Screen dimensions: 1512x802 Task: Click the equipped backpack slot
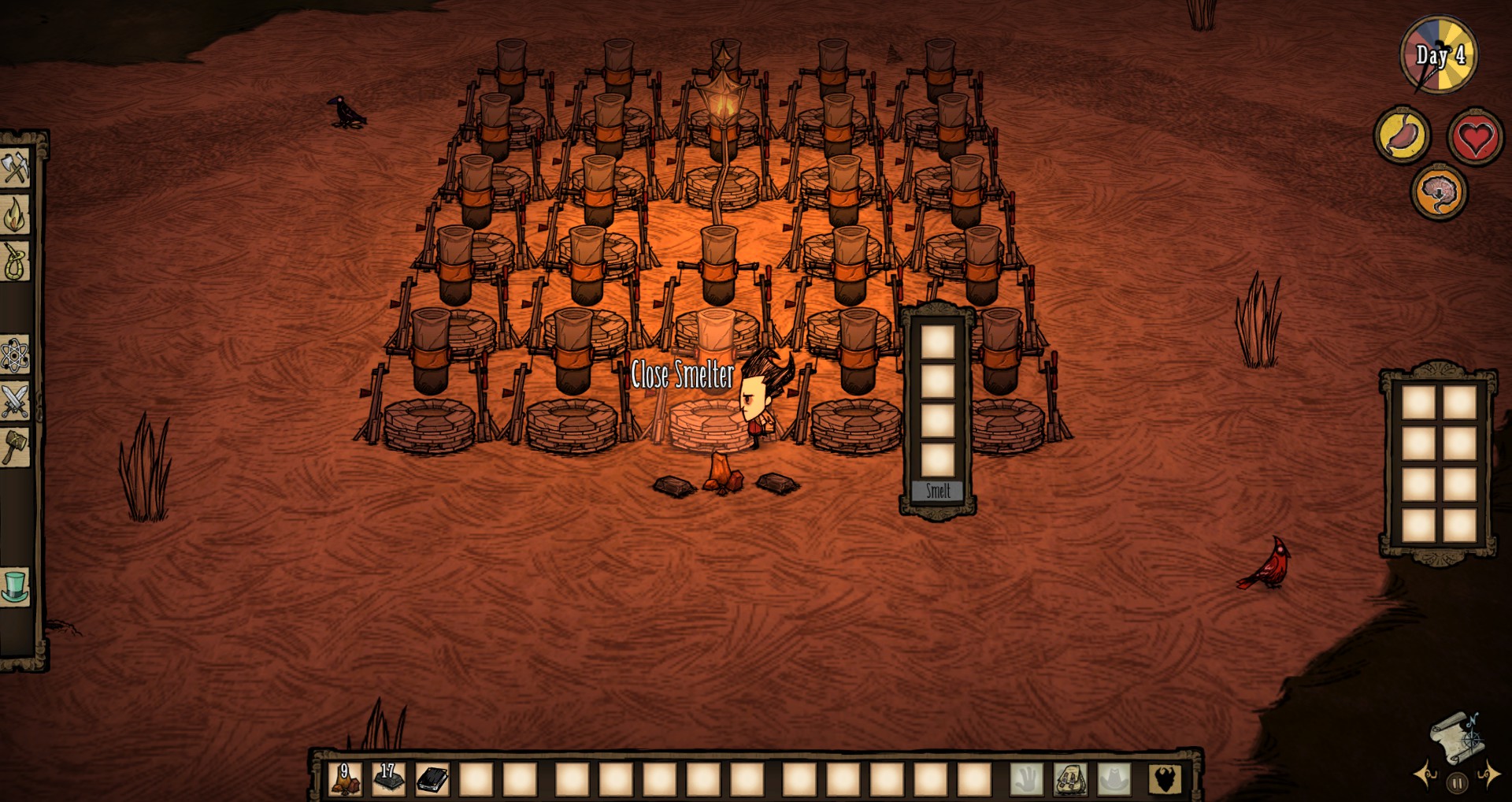(1070, 779)
